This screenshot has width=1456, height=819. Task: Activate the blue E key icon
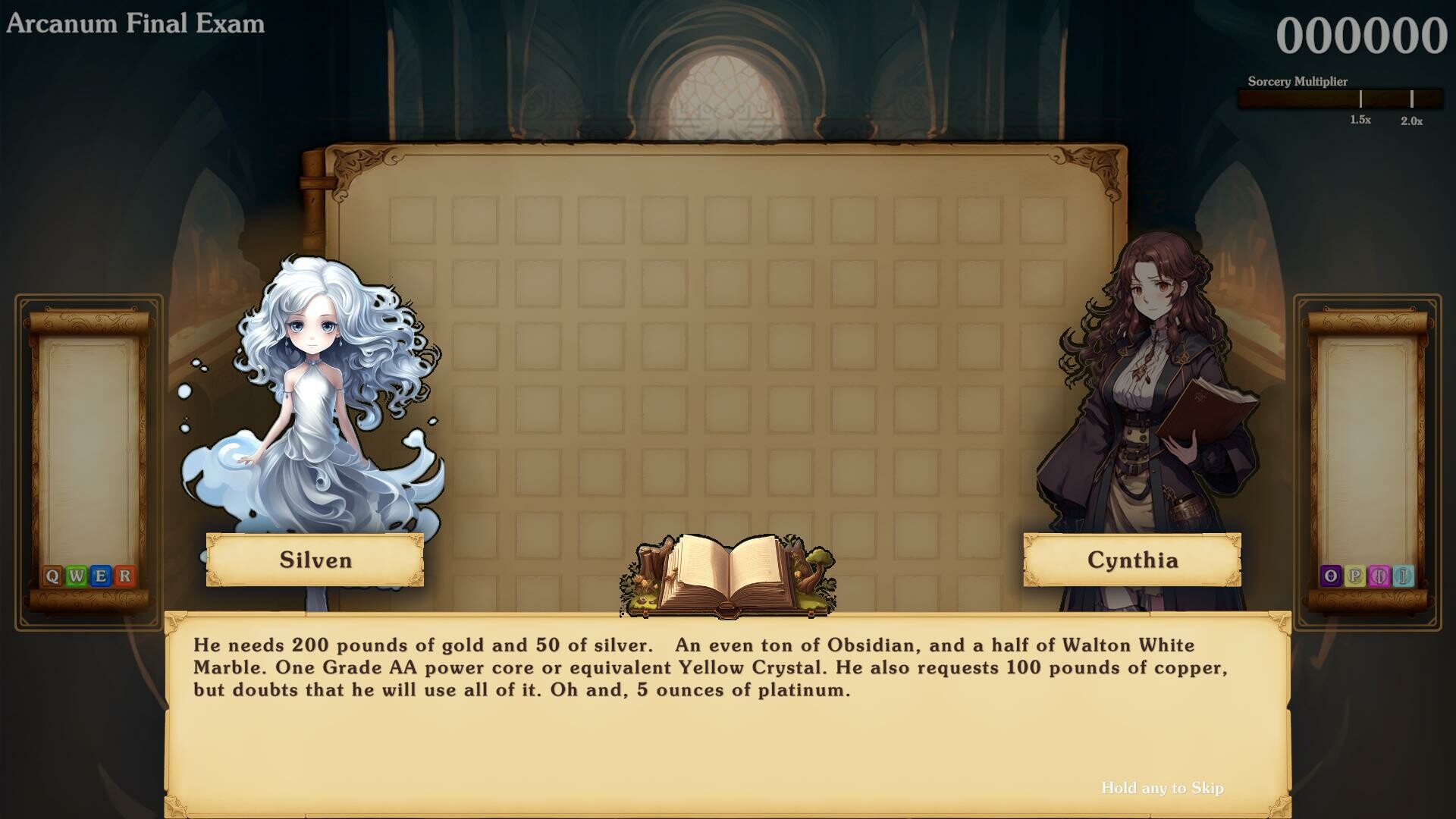point(100,576)
